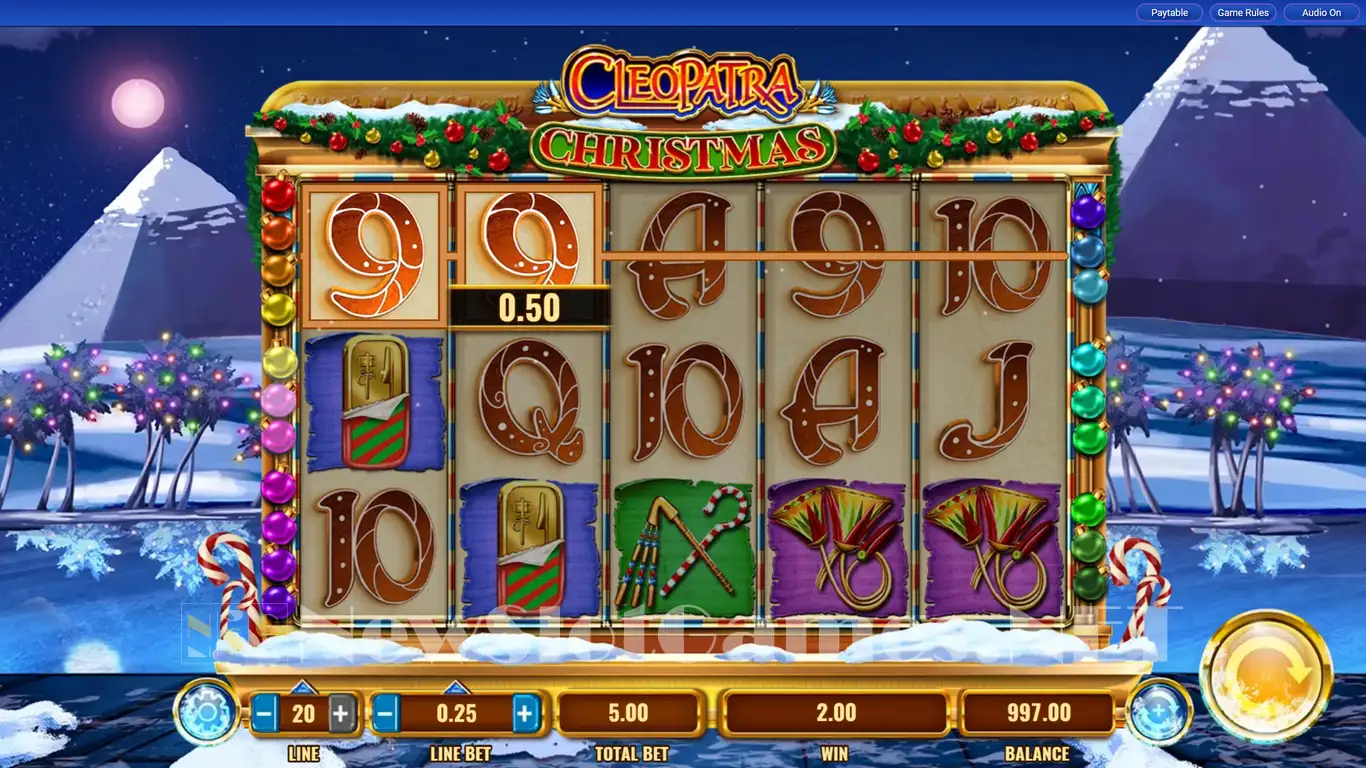Lower the line bet amount
Image resolution: width=1366 pixels, height=768 pixels.
(x=386, y=714)
